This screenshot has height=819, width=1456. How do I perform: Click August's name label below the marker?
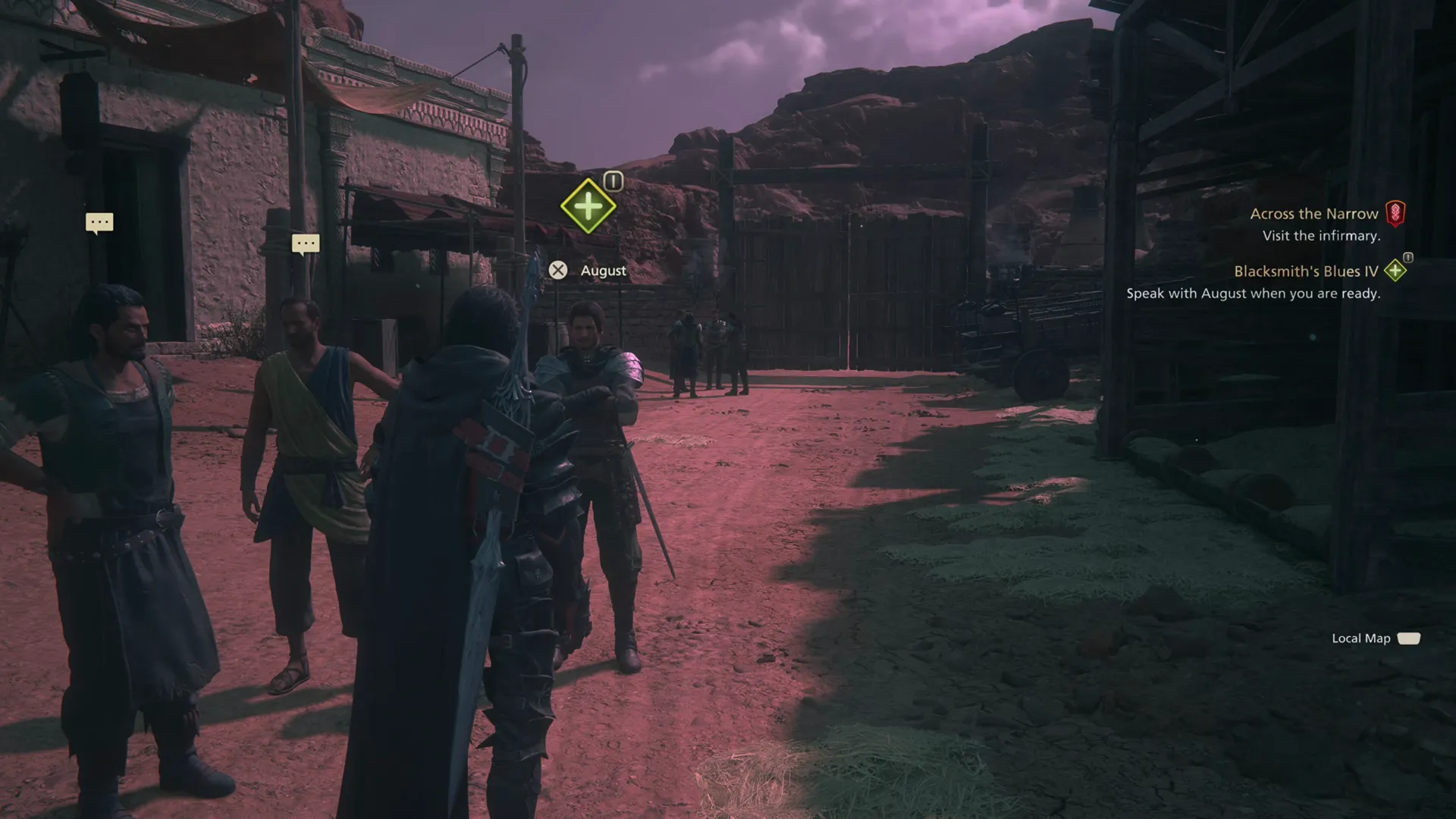(x=603, y=270)
